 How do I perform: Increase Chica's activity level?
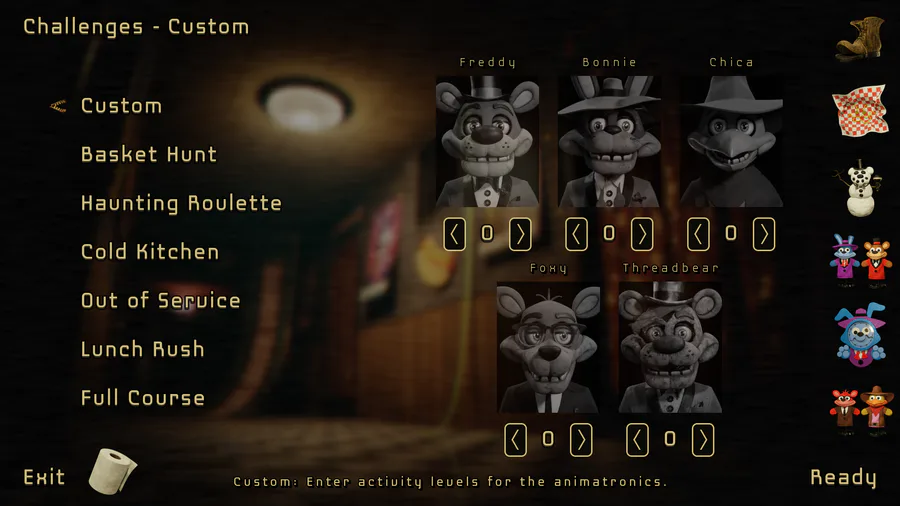[x=764, y=234]
